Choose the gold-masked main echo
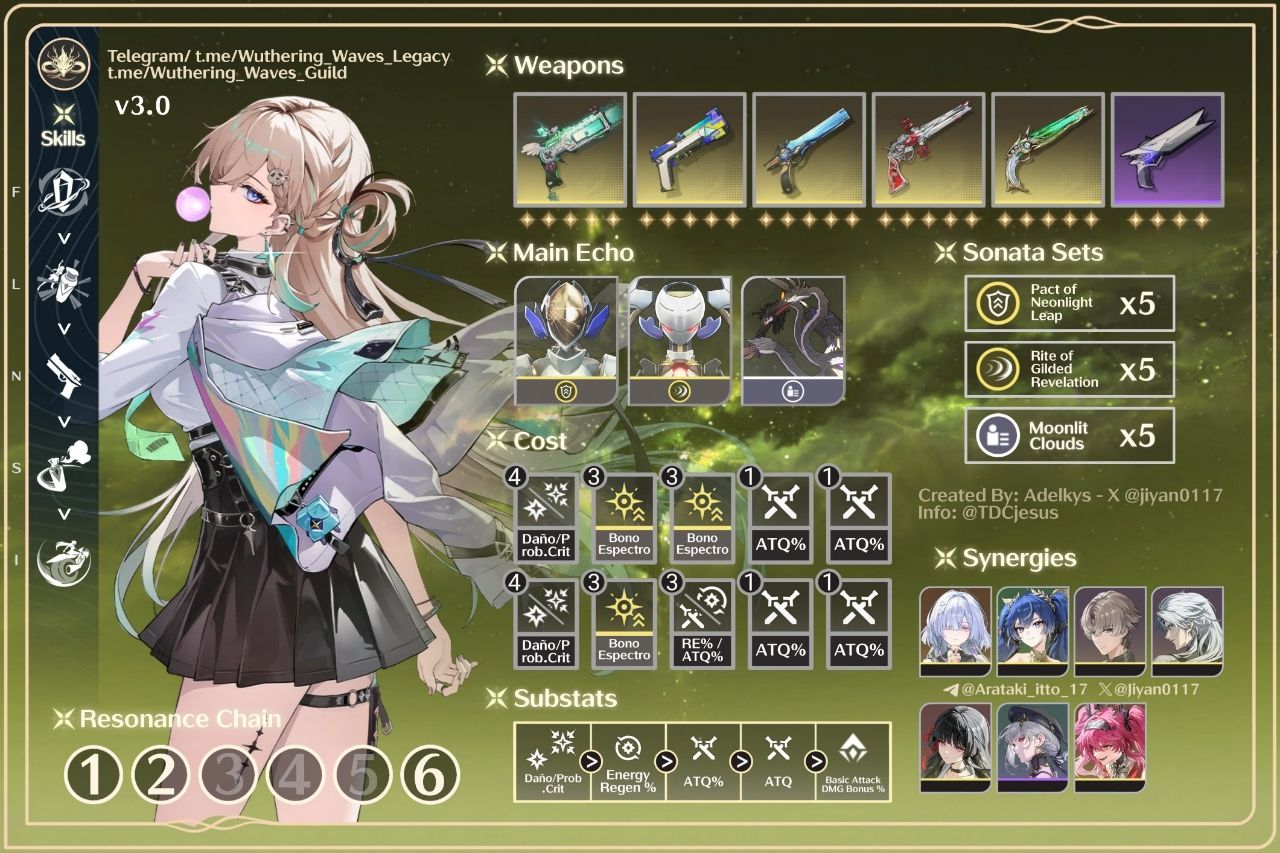The width and height of the screenshot is (1280, 853). [566, 340]
